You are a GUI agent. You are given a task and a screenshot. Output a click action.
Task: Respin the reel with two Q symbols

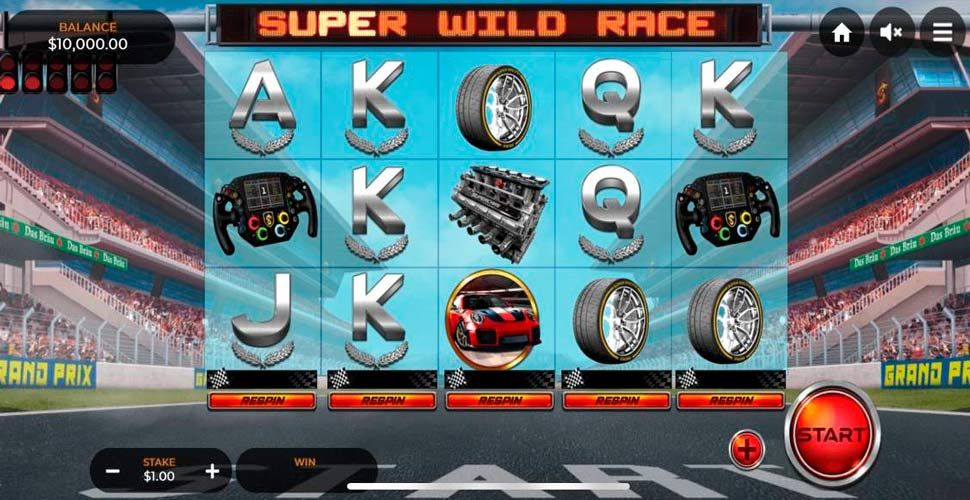pos(613,400)
